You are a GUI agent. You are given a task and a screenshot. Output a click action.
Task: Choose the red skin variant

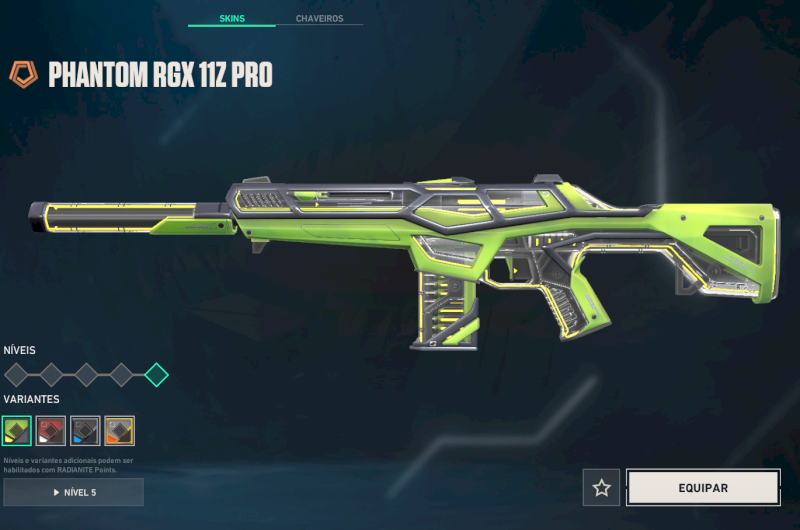pyautogui.click(x=51, y=431)
